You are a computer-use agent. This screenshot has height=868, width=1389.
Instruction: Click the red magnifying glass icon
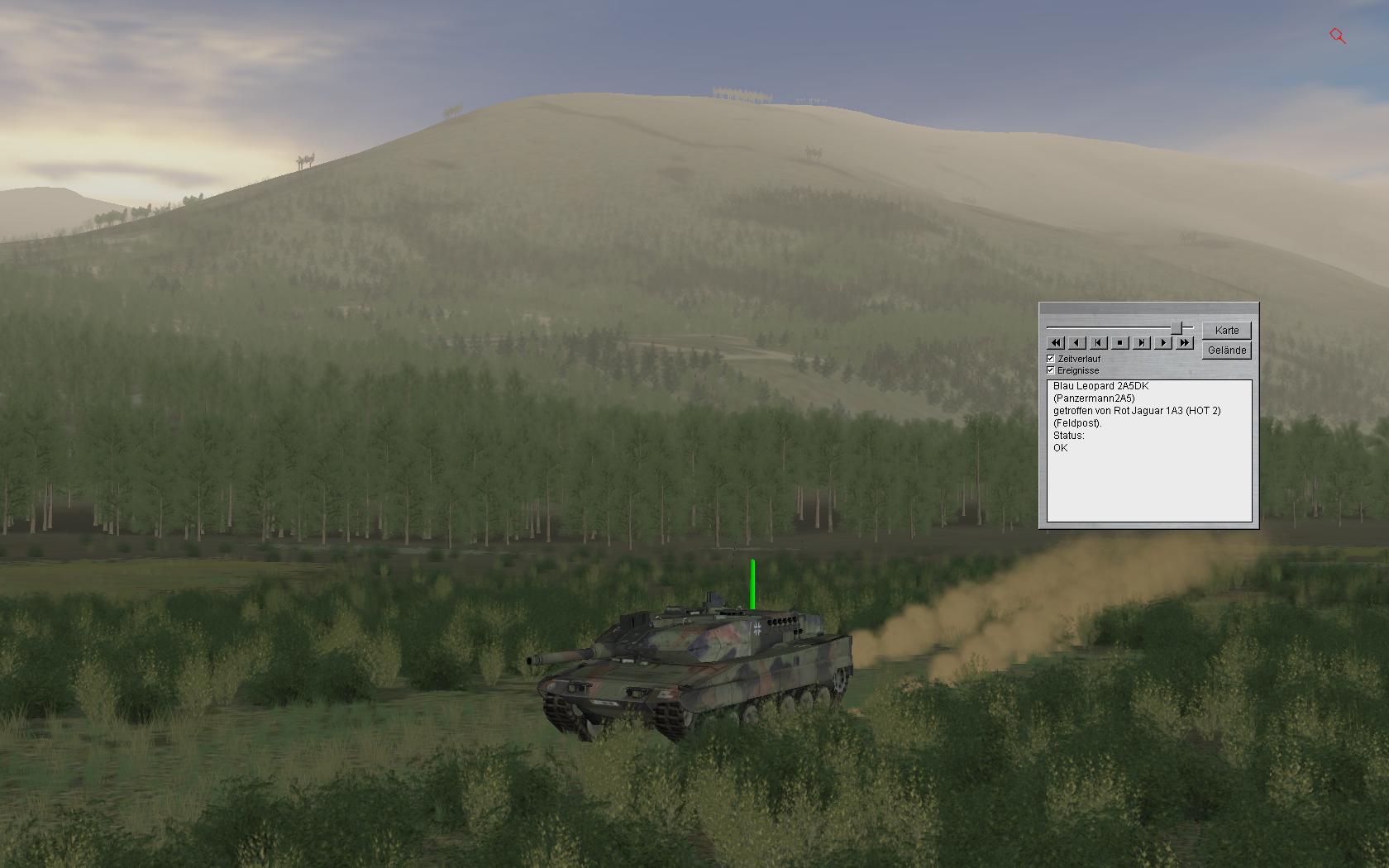pos(1338,36)
